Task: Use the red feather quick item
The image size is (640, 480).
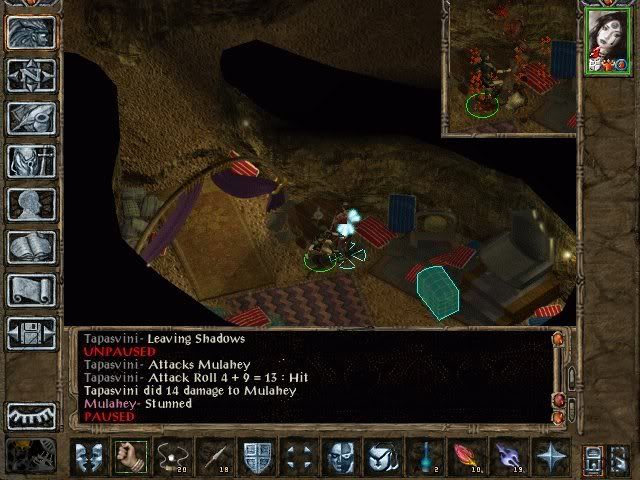Action: point(467,457)
